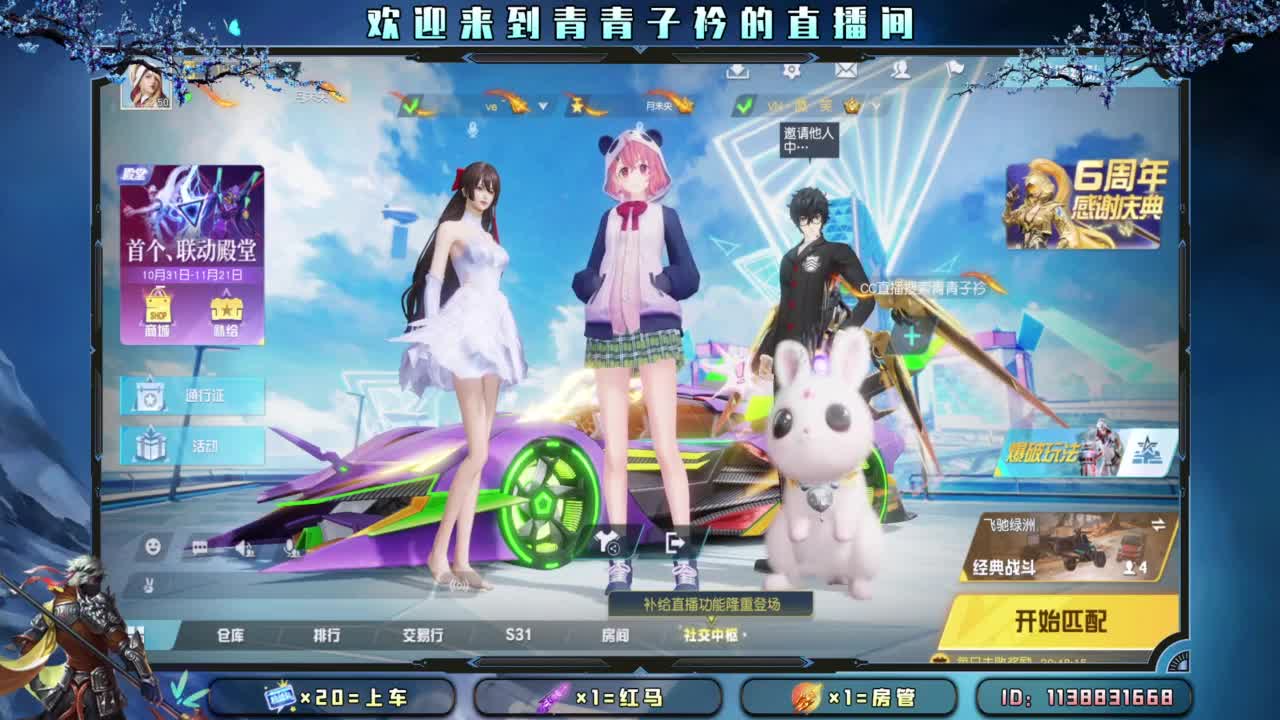This screenshot has height=720, width=1280.
Task: Click the download icon in the top bar
Action: coord(737,71)
